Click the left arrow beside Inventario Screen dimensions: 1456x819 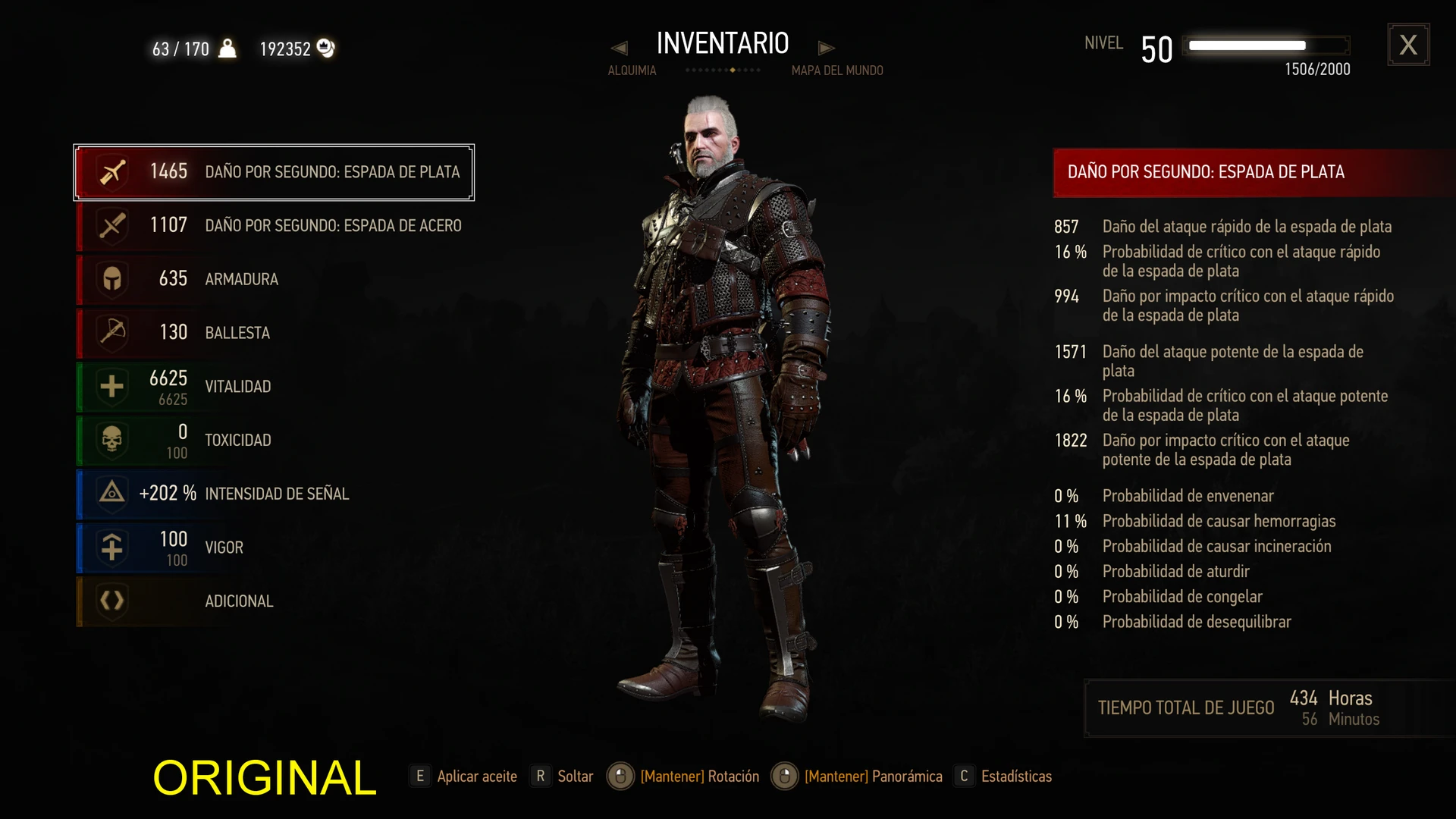620,49
